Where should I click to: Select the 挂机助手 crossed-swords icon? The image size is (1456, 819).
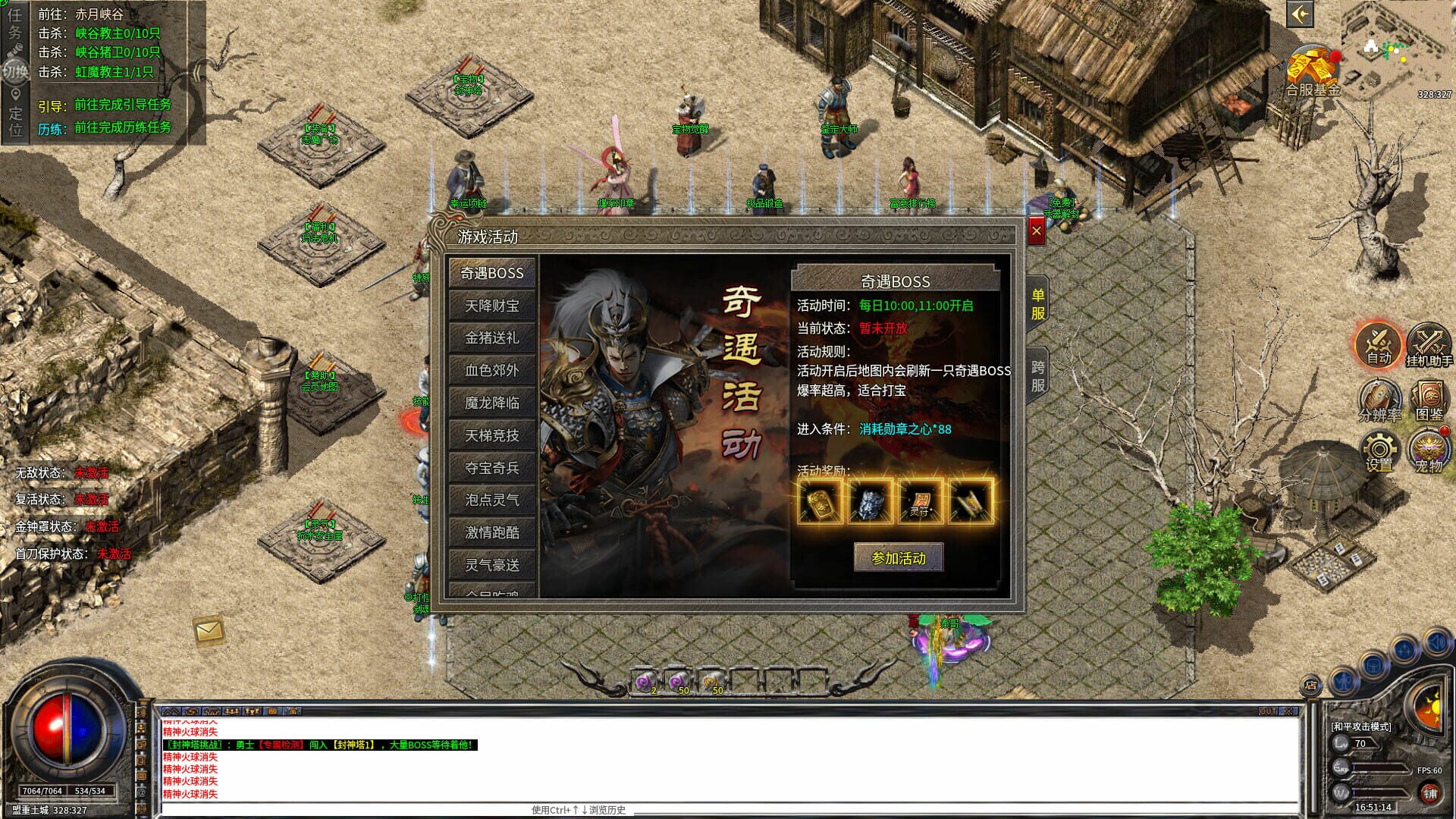(1429, 345)
